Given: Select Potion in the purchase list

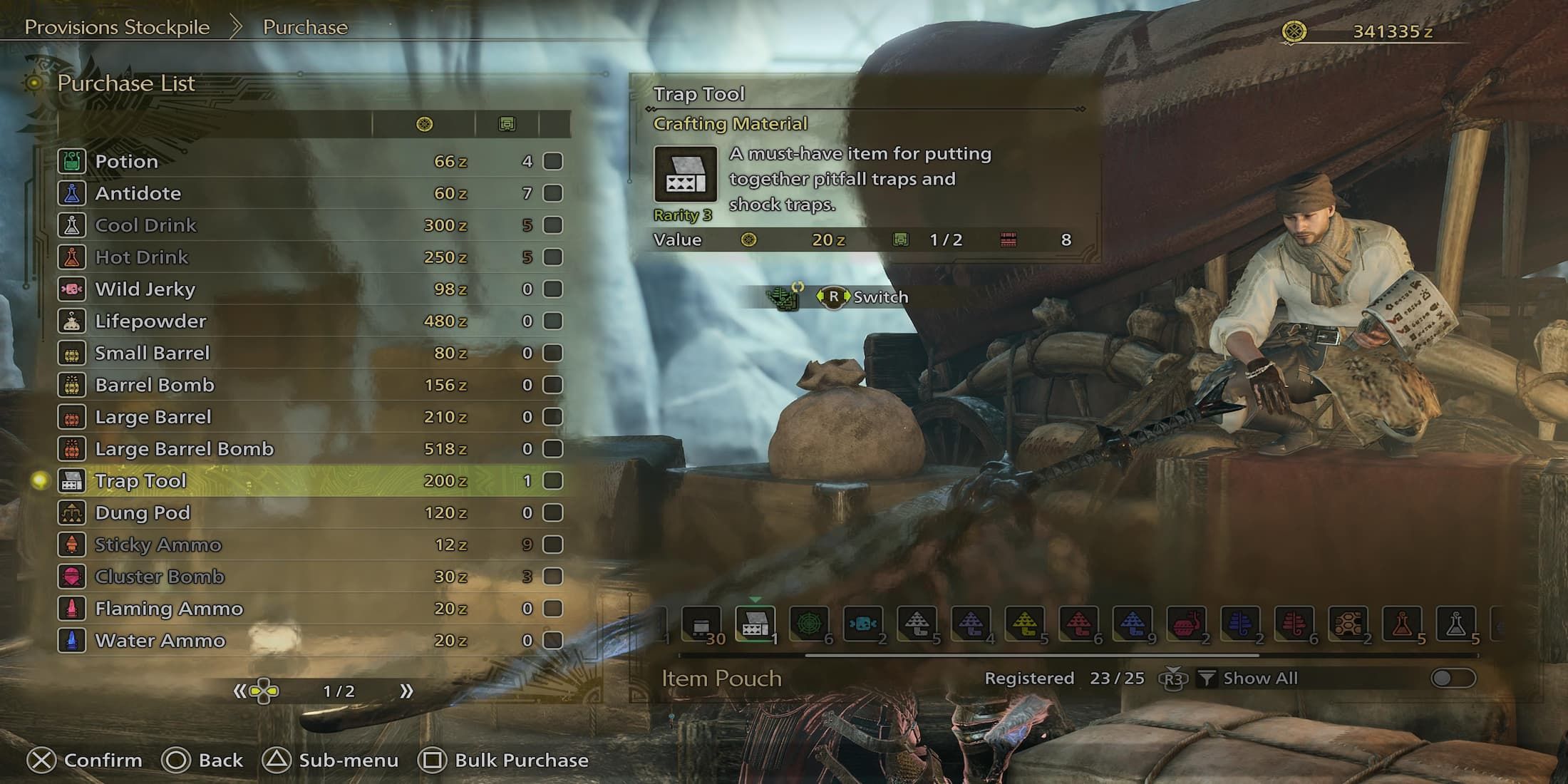Looking at the screenshot, I should point(127,162).
